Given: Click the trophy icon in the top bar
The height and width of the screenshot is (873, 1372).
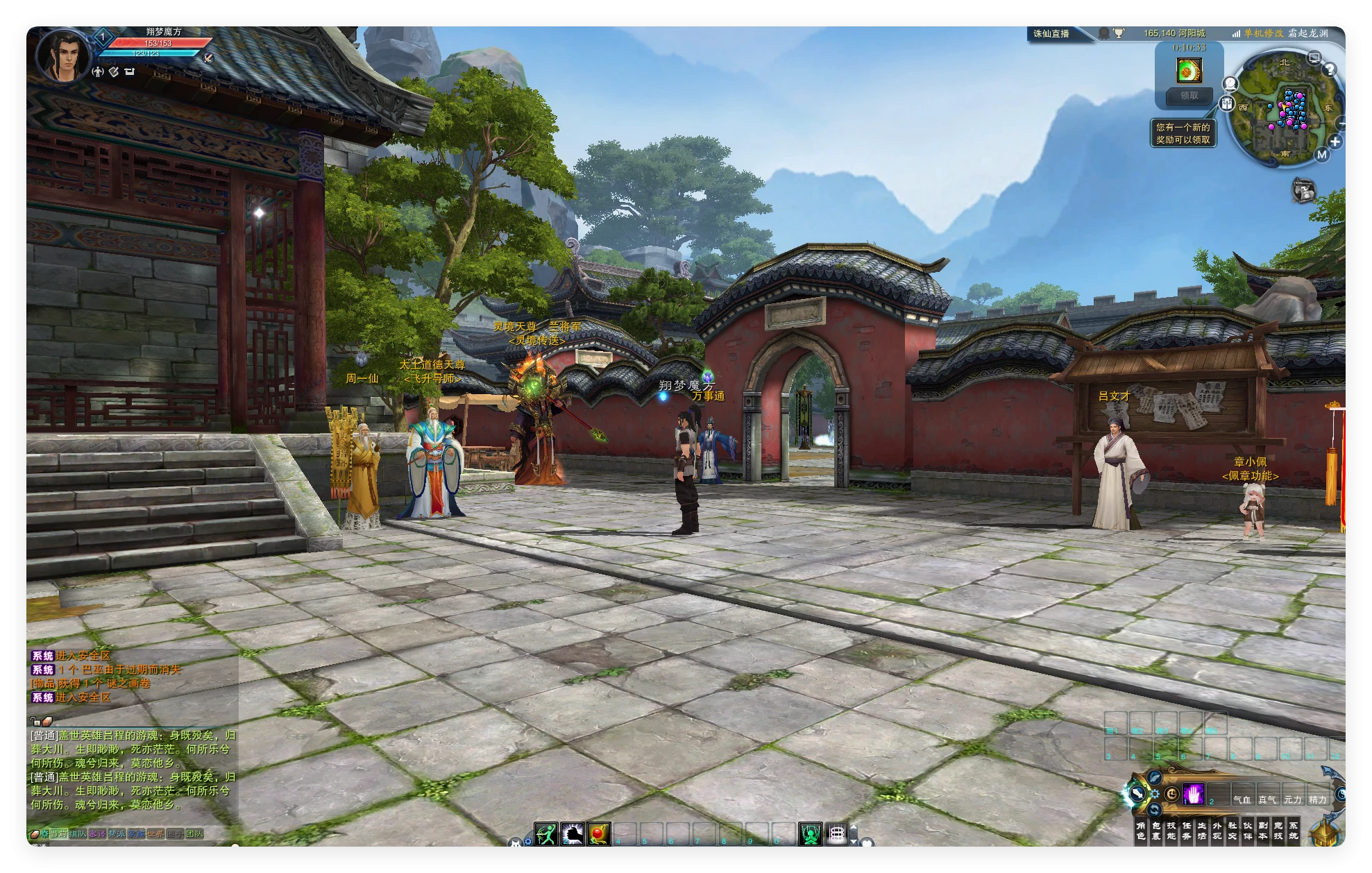Looking at the screenshot, I should click(1119, 33).
